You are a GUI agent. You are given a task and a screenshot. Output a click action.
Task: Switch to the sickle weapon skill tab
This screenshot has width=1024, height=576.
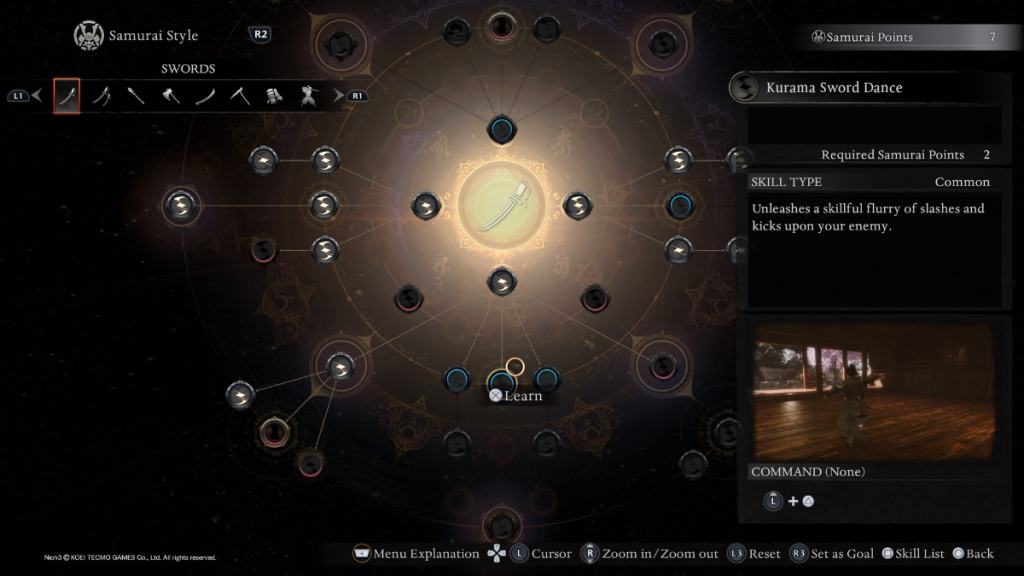click(240, 96)
